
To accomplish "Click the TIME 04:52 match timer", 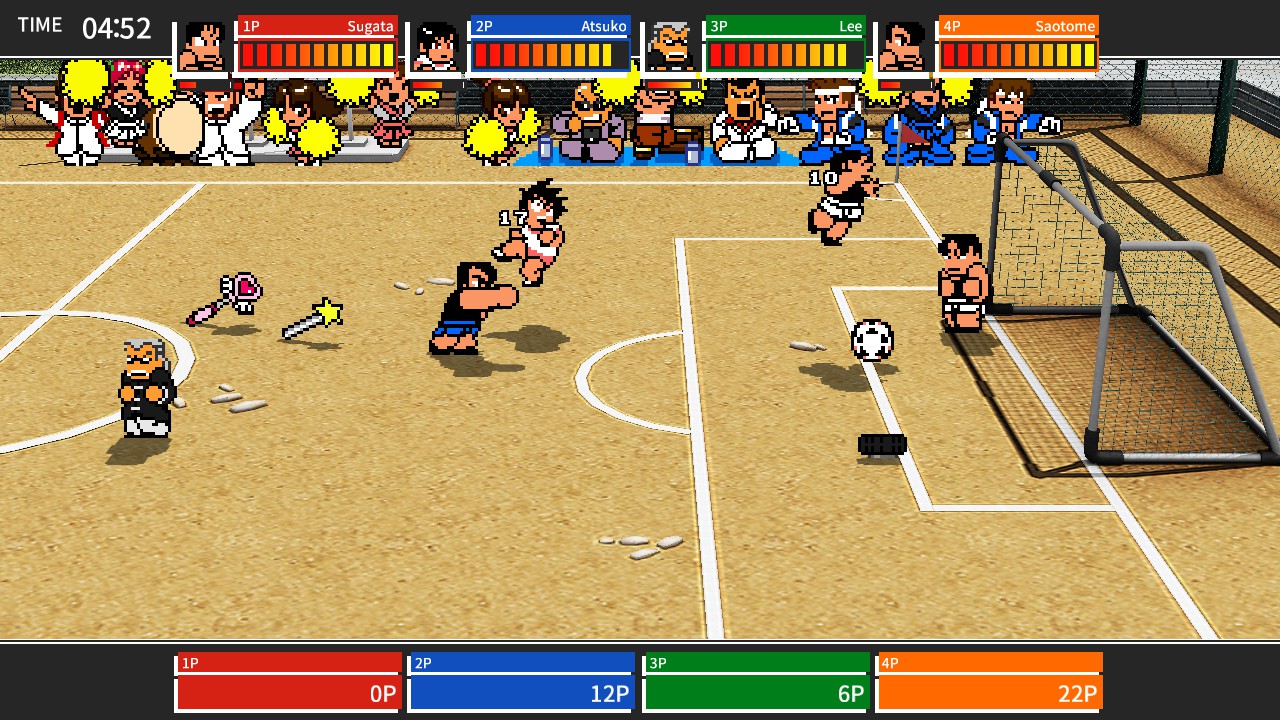I will click(x=78, y=26).
